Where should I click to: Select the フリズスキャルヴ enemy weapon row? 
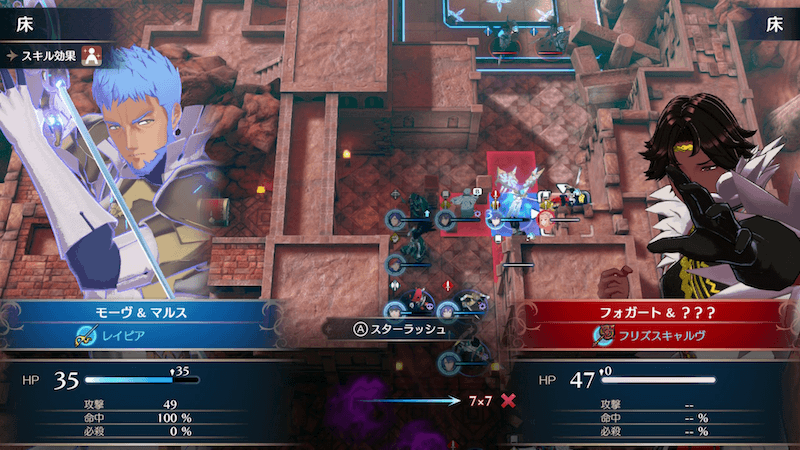point(658,338)
